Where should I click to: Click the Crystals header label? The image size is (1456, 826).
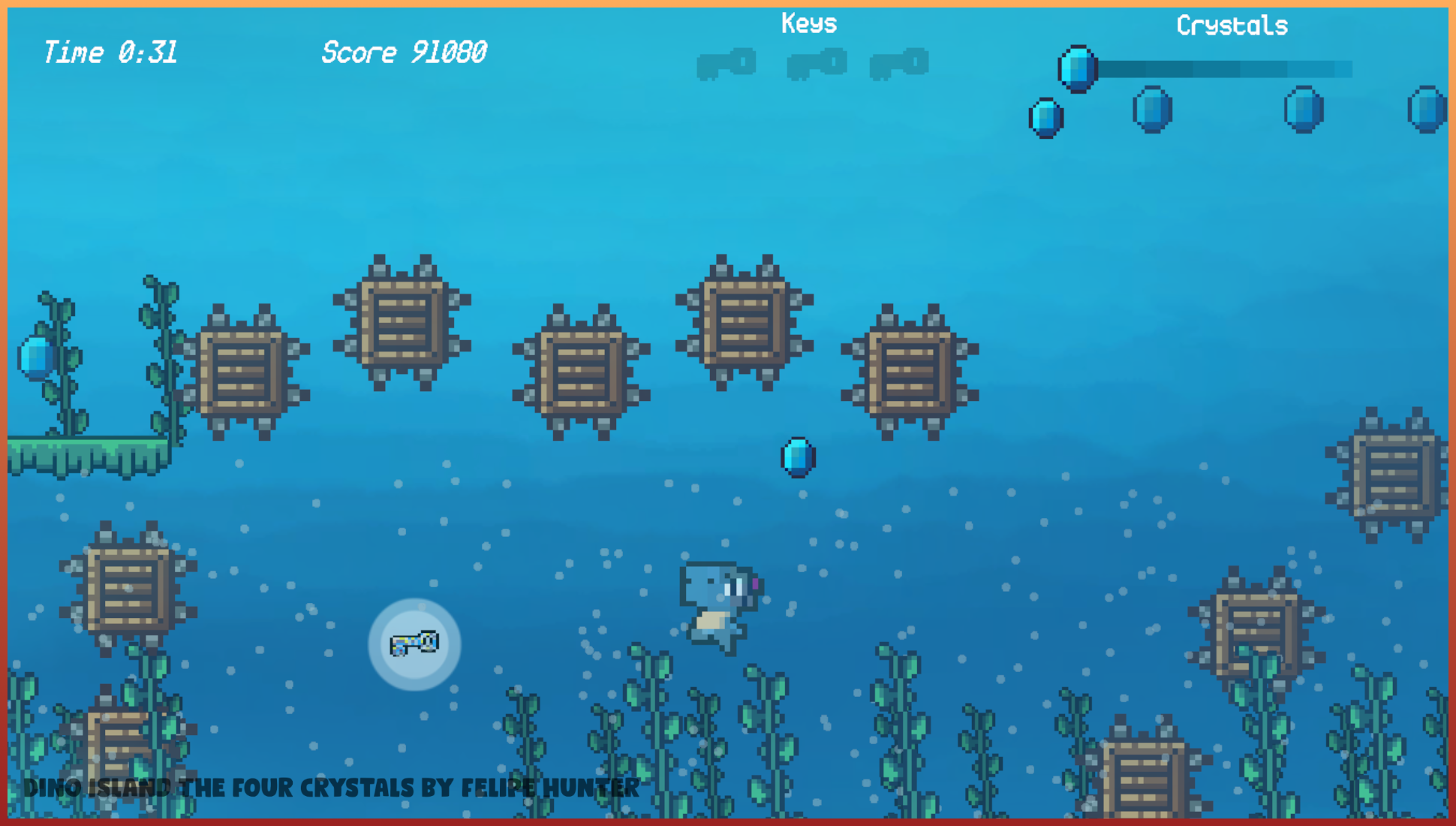(x=1232, y=24)
